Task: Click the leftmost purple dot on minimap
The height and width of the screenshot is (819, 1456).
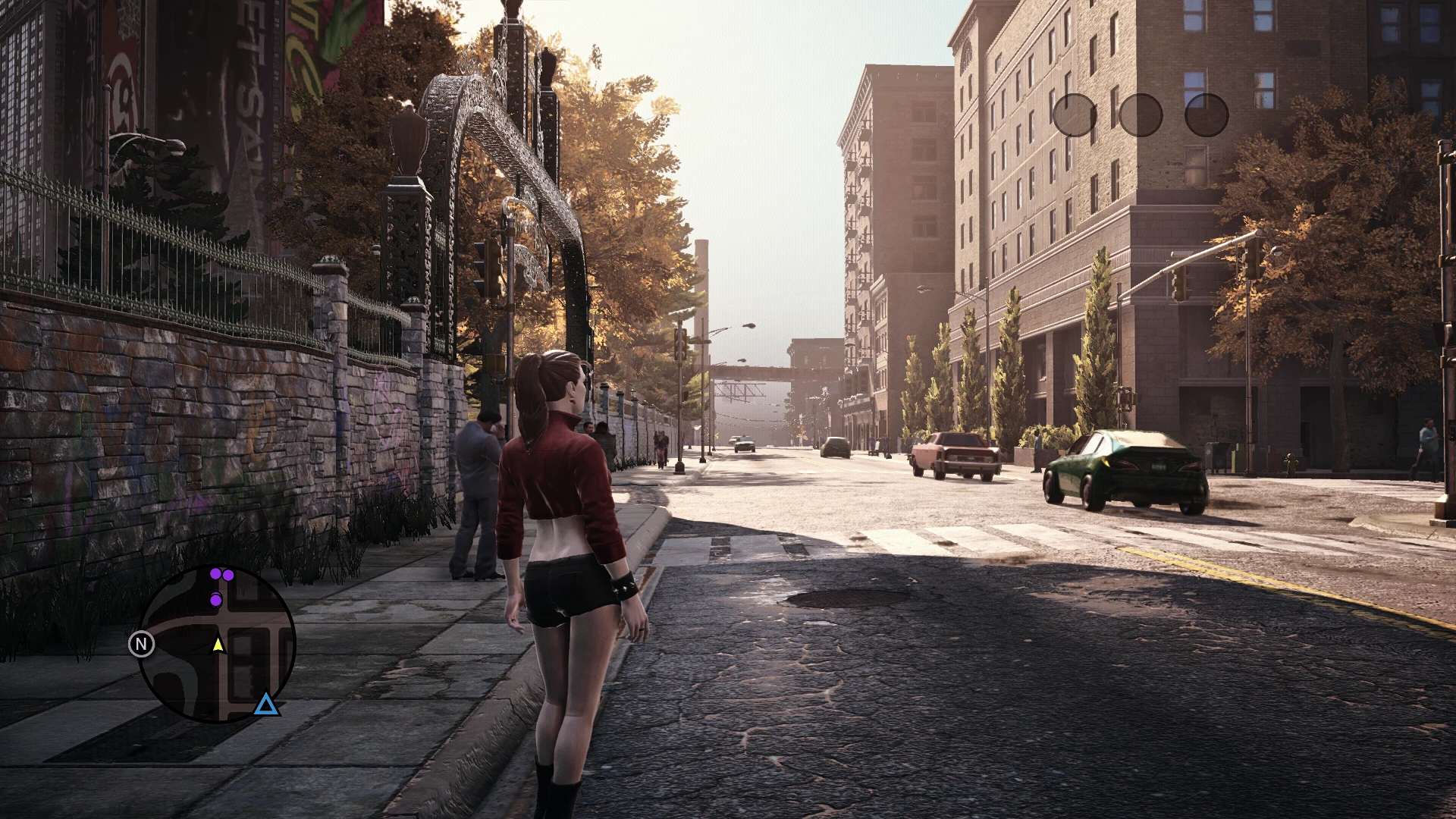Action: [215, 574]
